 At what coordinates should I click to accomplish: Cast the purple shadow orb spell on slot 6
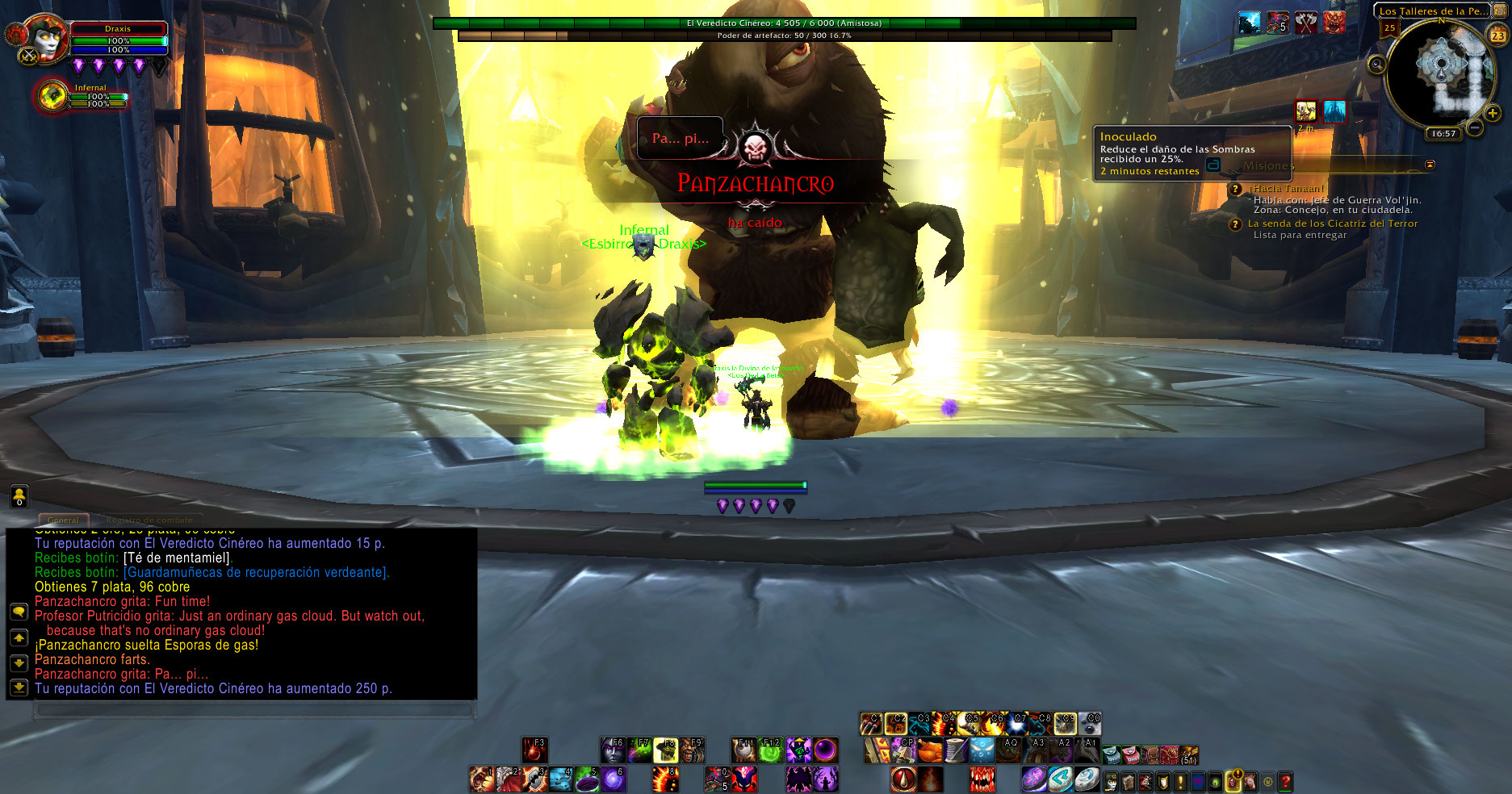pos(614,779)
